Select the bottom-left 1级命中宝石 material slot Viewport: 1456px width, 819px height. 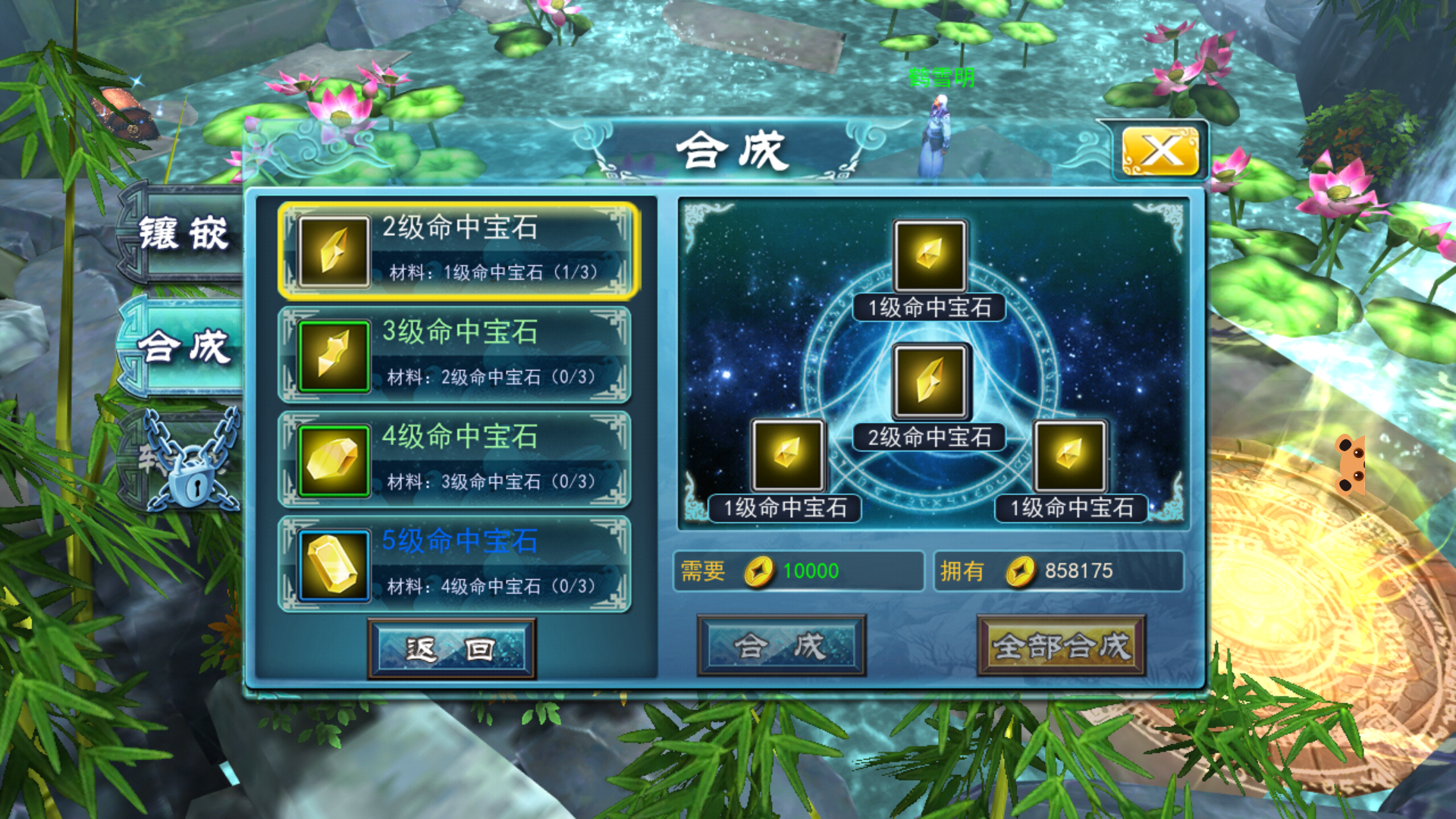[787, 456]
